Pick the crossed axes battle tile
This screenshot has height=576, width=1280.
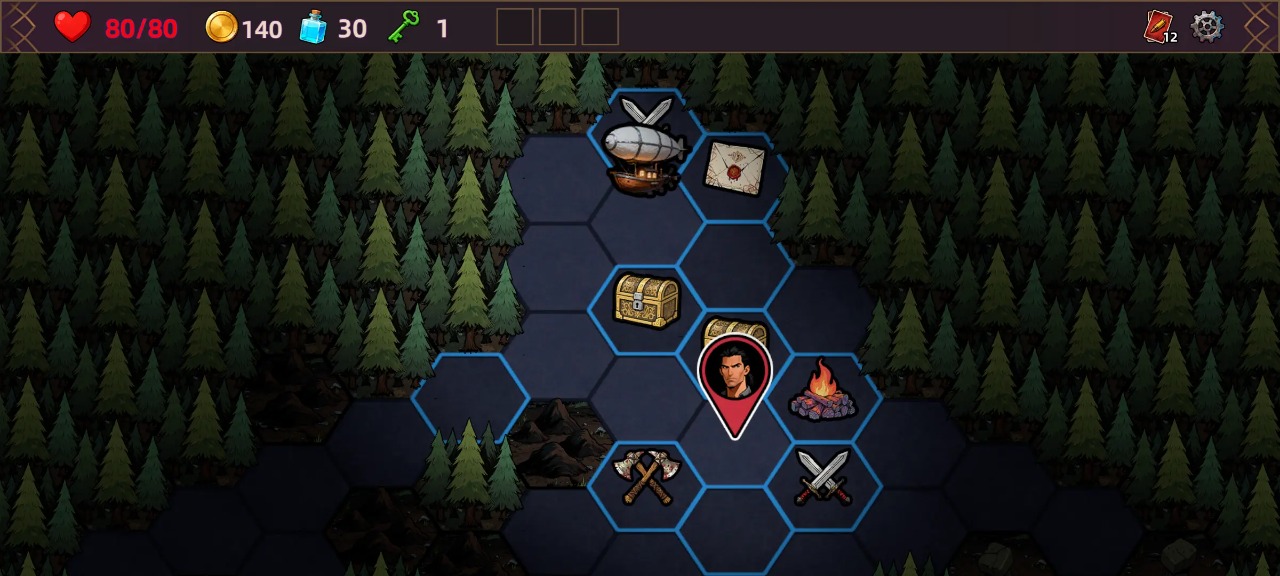646,477
